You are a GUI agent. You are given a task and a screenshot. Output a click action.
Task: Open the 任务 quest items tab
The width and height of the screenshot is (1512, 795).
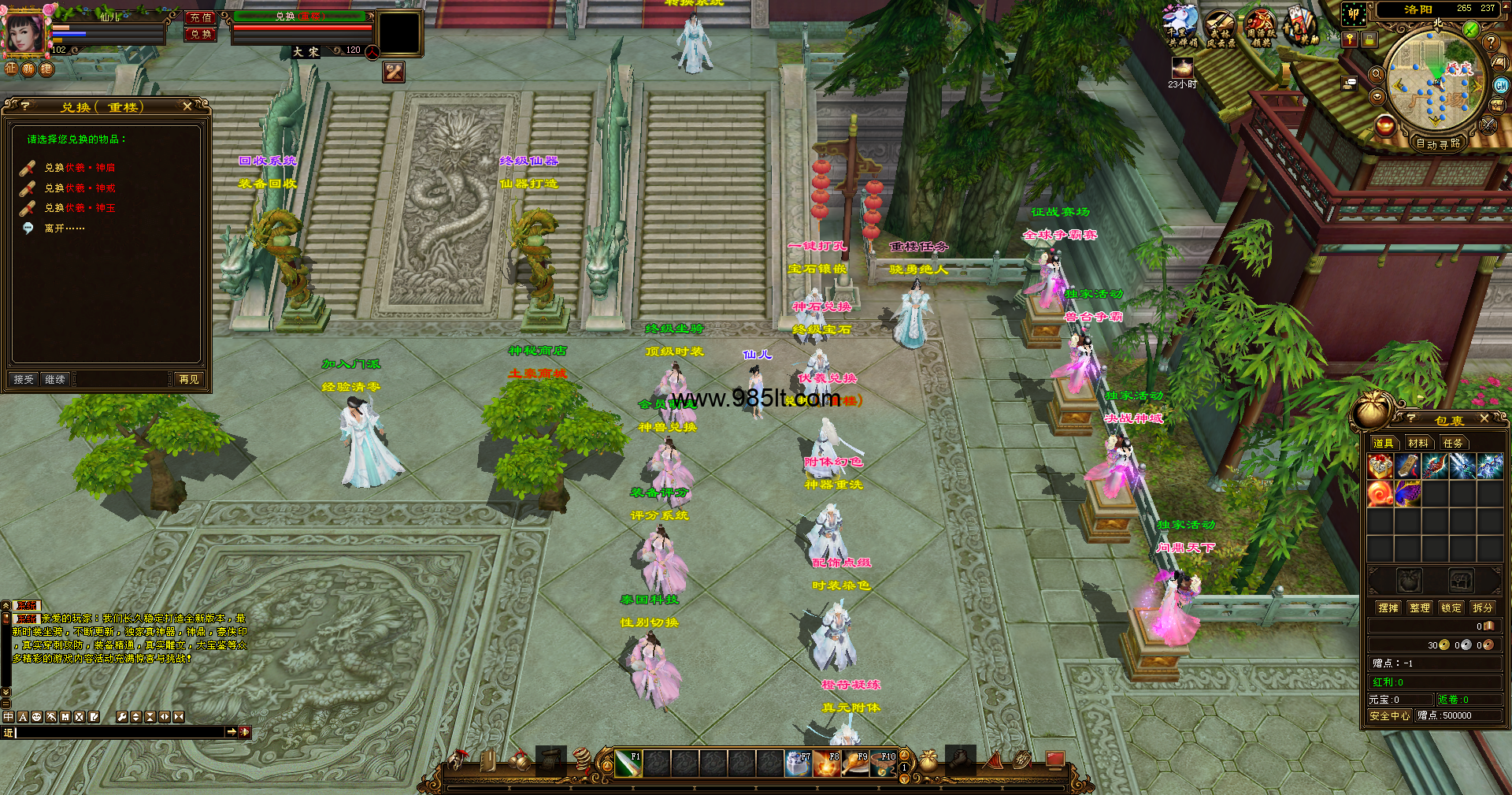pyautogui.click(x=1452, y=443)
